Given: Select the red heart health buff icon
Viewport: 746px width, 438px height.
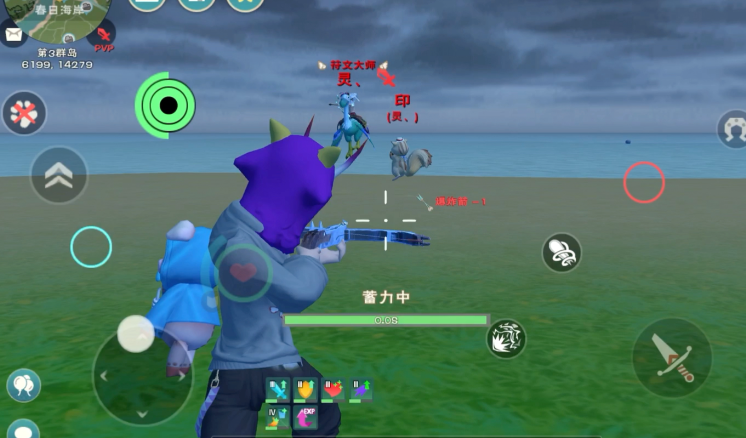Looking at the screenshot, I should [x=332, y=389].
